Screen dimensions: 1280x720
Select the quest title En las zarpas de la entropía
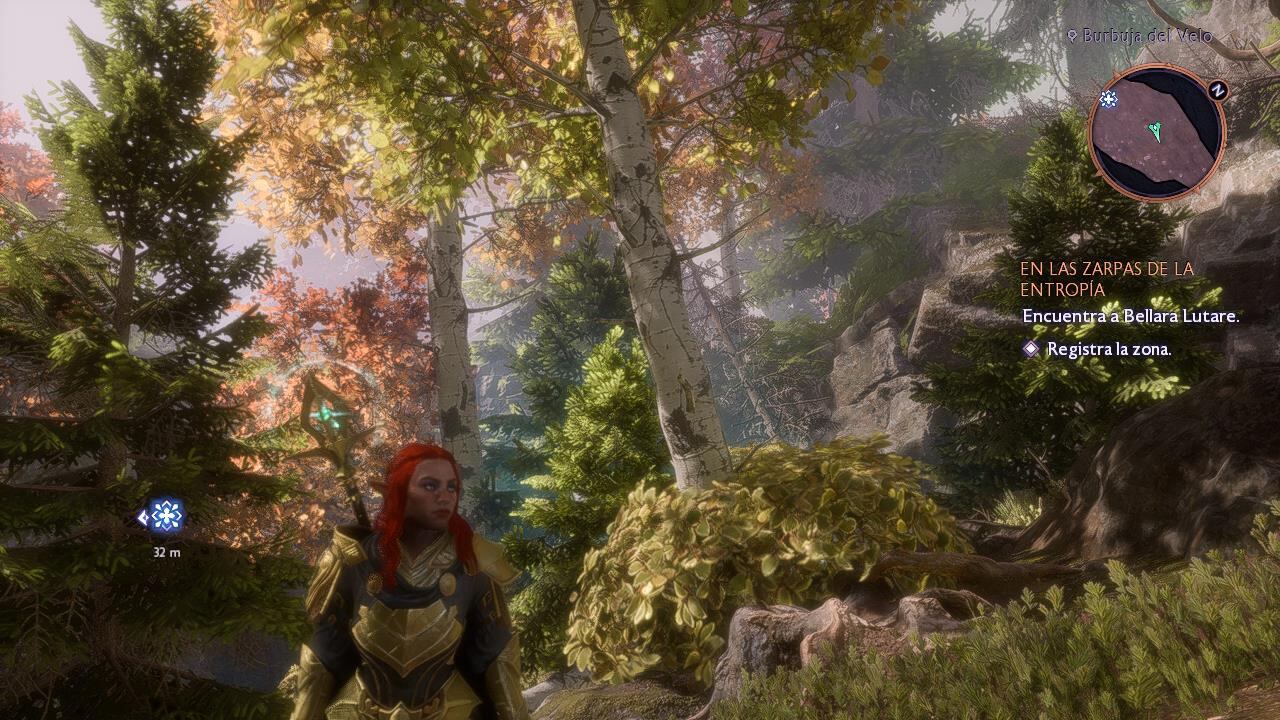point(1107,279)
